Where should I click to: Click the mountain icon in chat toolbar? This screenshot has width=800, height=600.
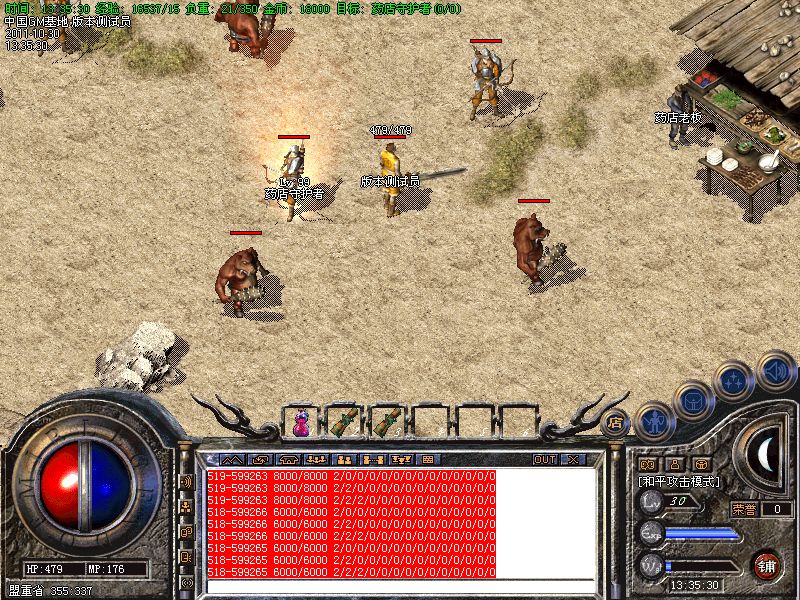[233, 459]
